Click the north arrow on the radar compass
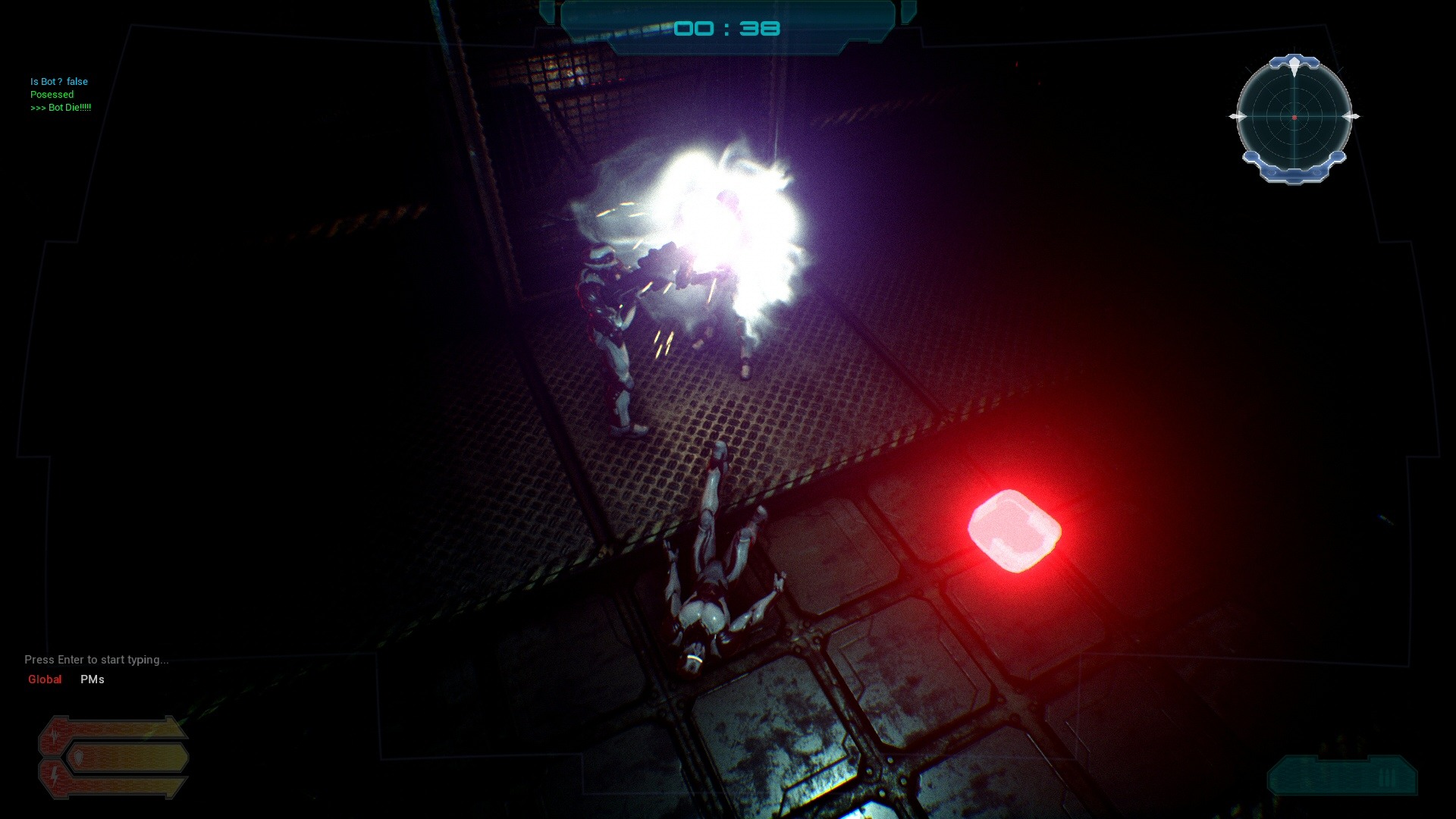This screenshot has height=819, width=1456. 1294,67
